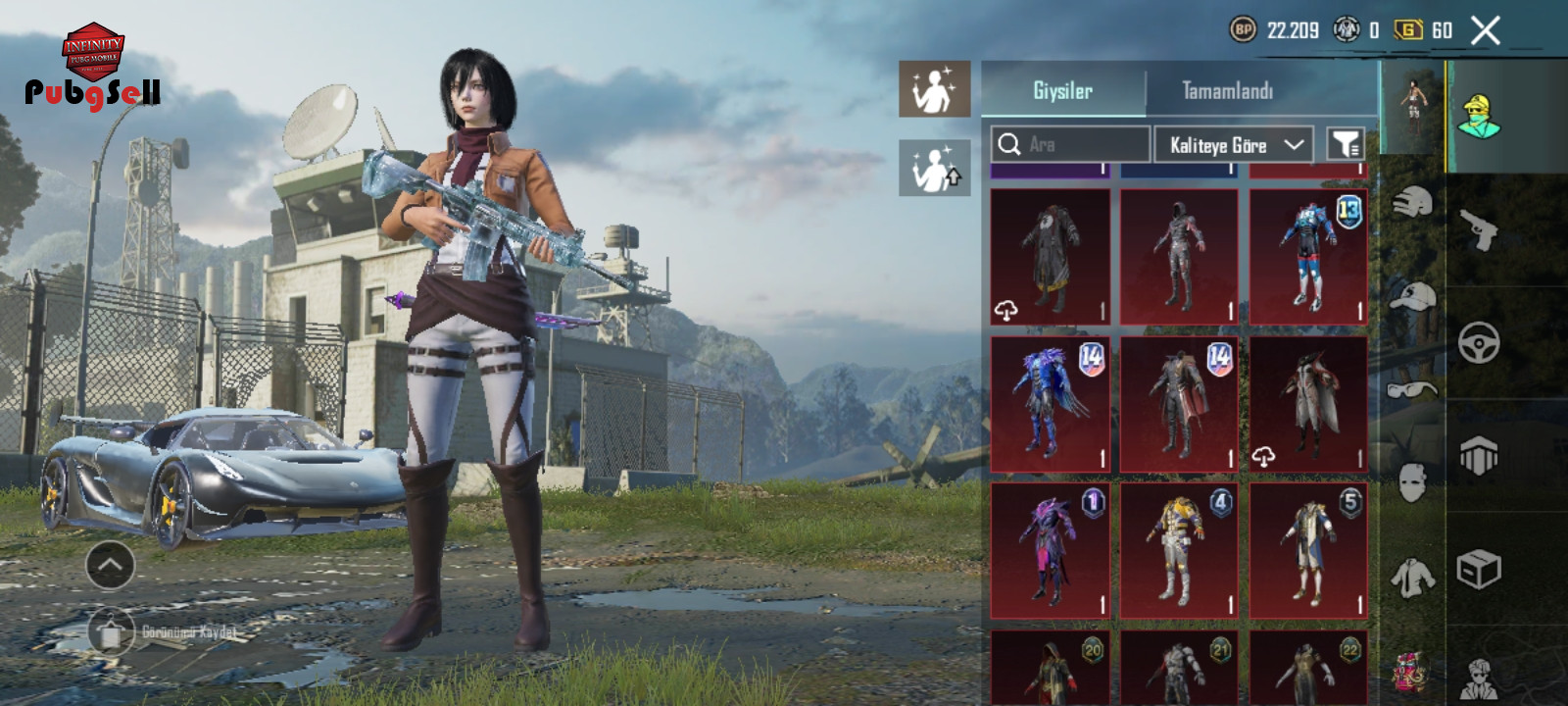Viewport: 1568px width, 706px height.
Task: Close the inventory with the X button
Action: coord(1485,31)
